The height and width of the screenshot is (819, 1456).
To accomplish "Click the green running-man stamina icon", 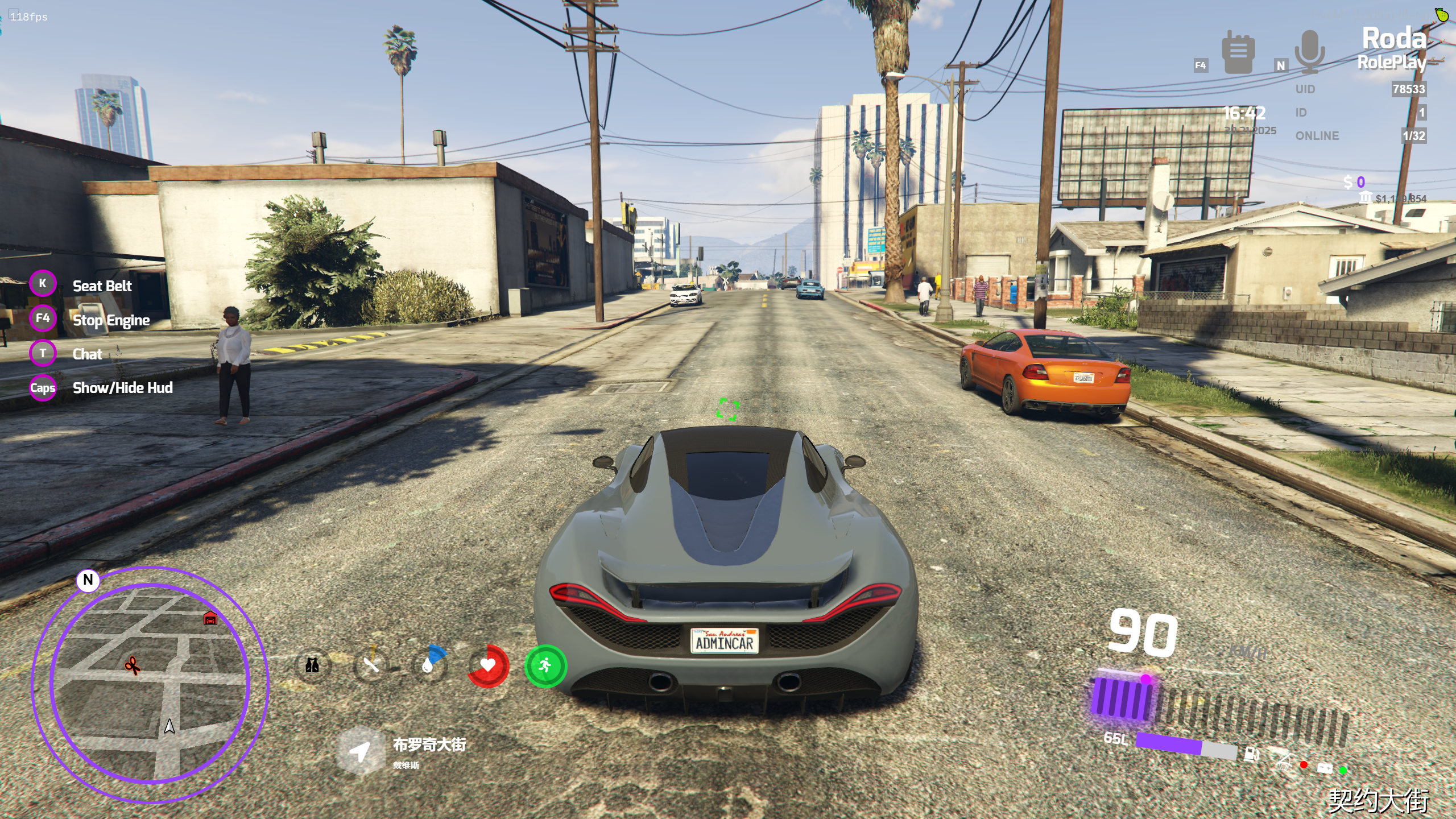I will [x=545, y=665].
